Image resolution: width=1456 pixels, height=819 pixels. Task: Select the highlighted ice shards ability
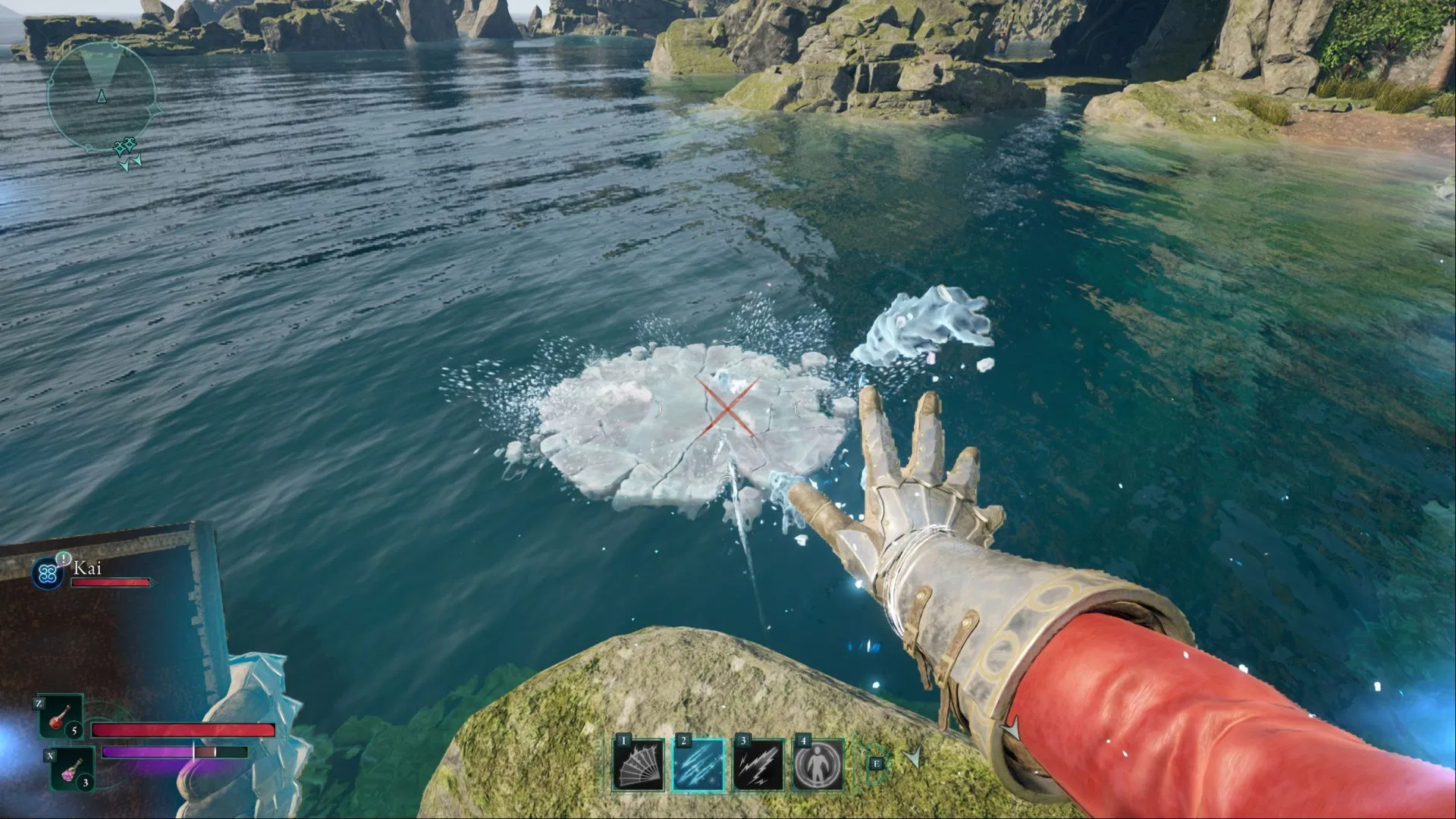pyautogui.click(x=698, y=765)
